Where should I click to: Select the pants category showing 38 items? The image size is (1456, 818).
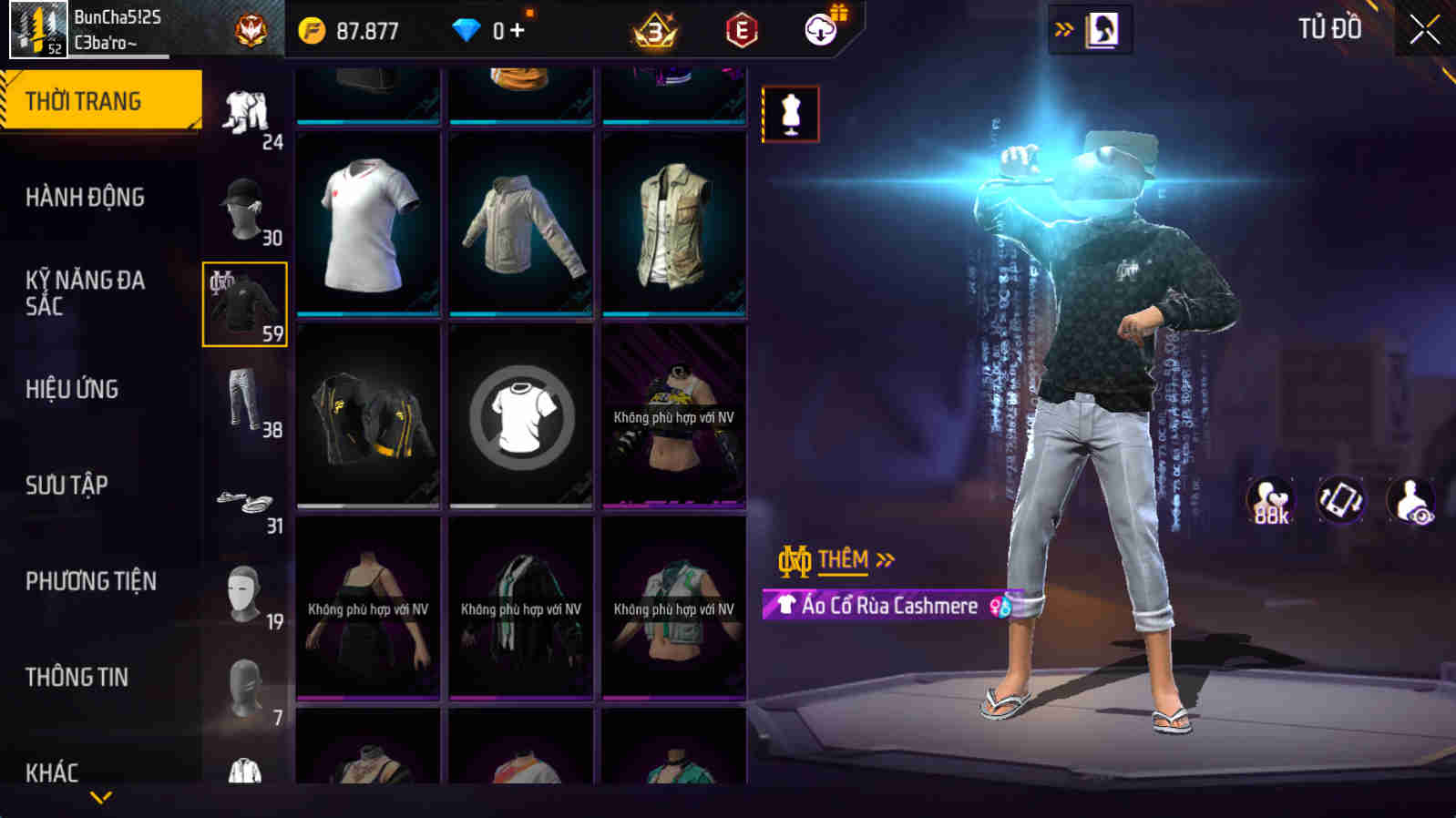point(242,401)
